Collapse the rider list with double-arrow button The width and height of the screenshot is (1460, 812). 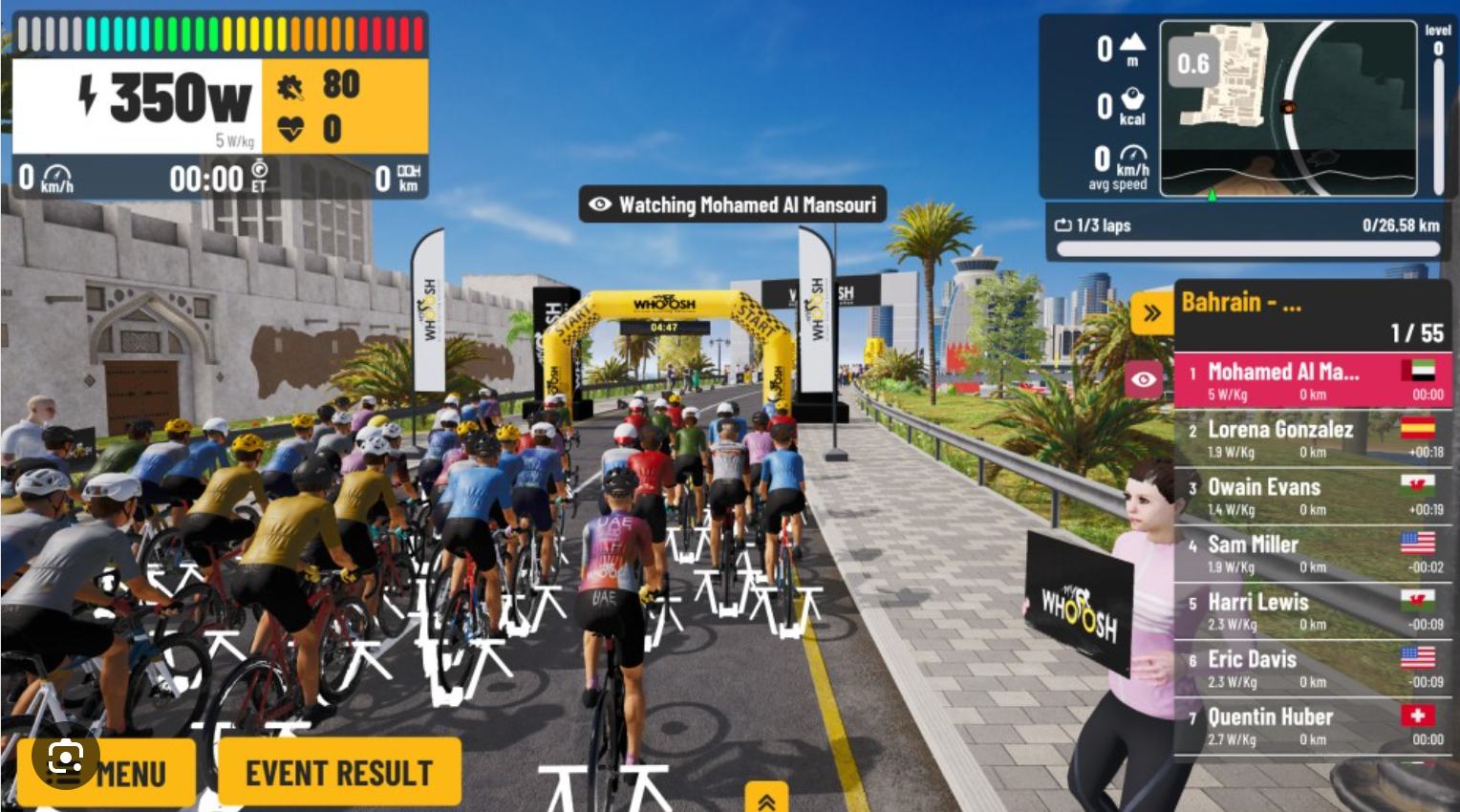point(1151,312)
